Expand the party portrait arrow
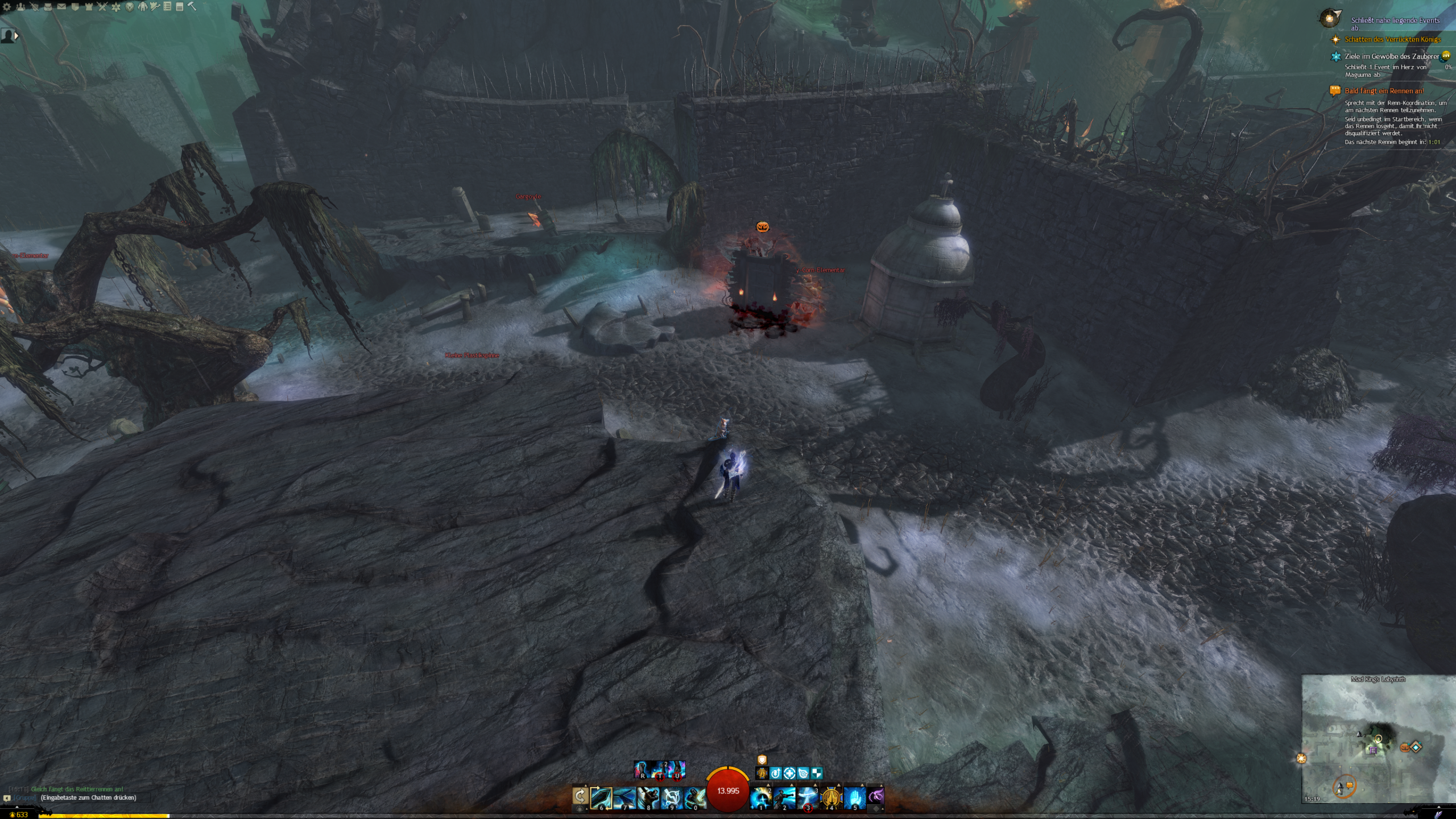Screen dimensions: 1456x819 (16, 36)
